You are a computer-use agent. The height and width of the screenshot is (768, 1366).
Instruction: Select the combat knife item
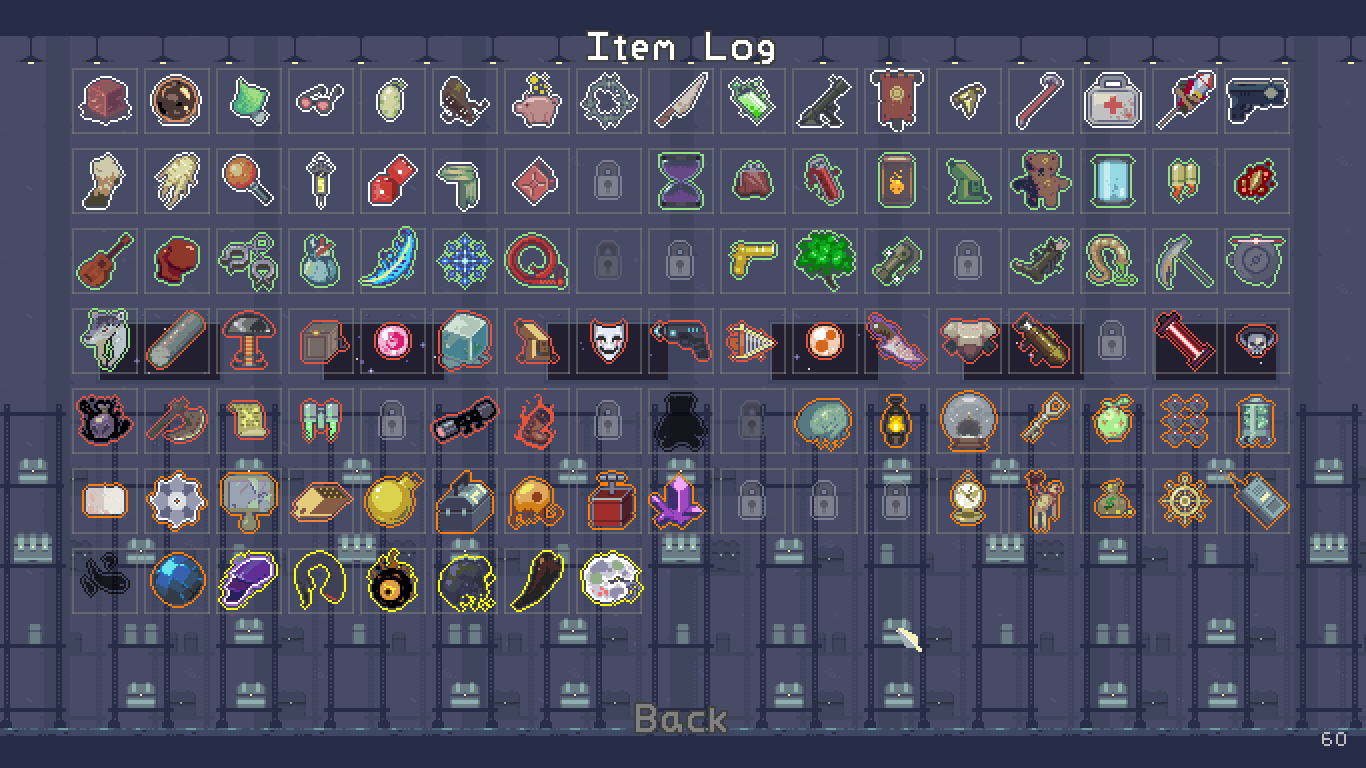(x=679, y=101)
